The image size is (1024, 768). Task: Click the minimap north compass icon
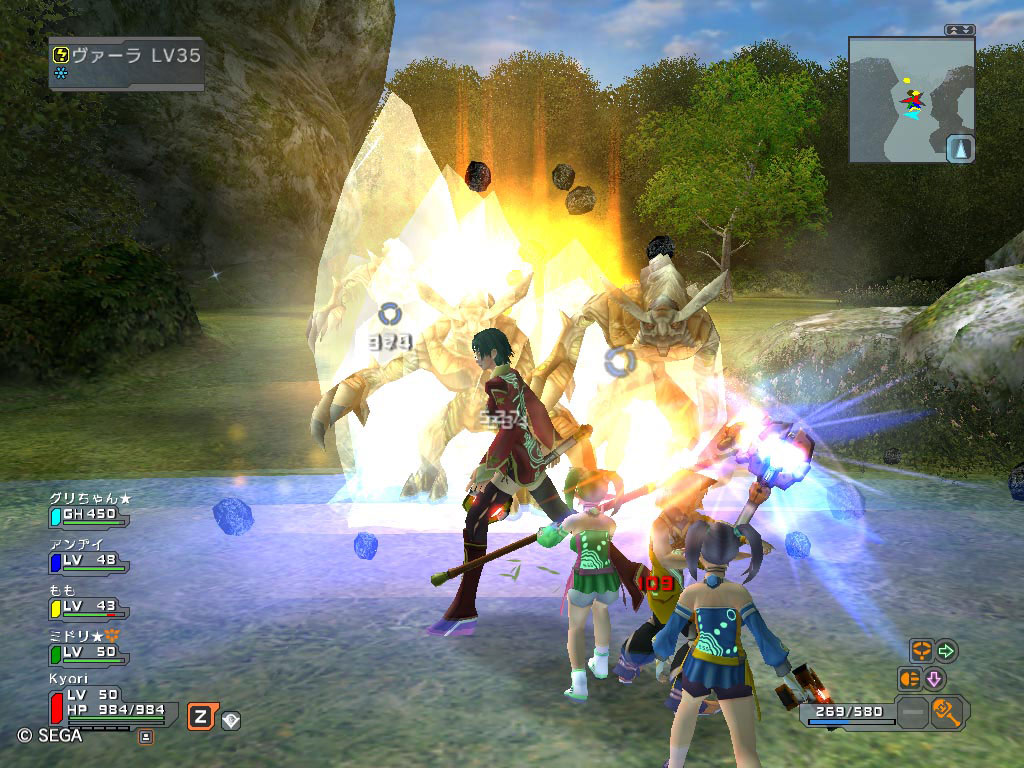(x=960, y=149)
